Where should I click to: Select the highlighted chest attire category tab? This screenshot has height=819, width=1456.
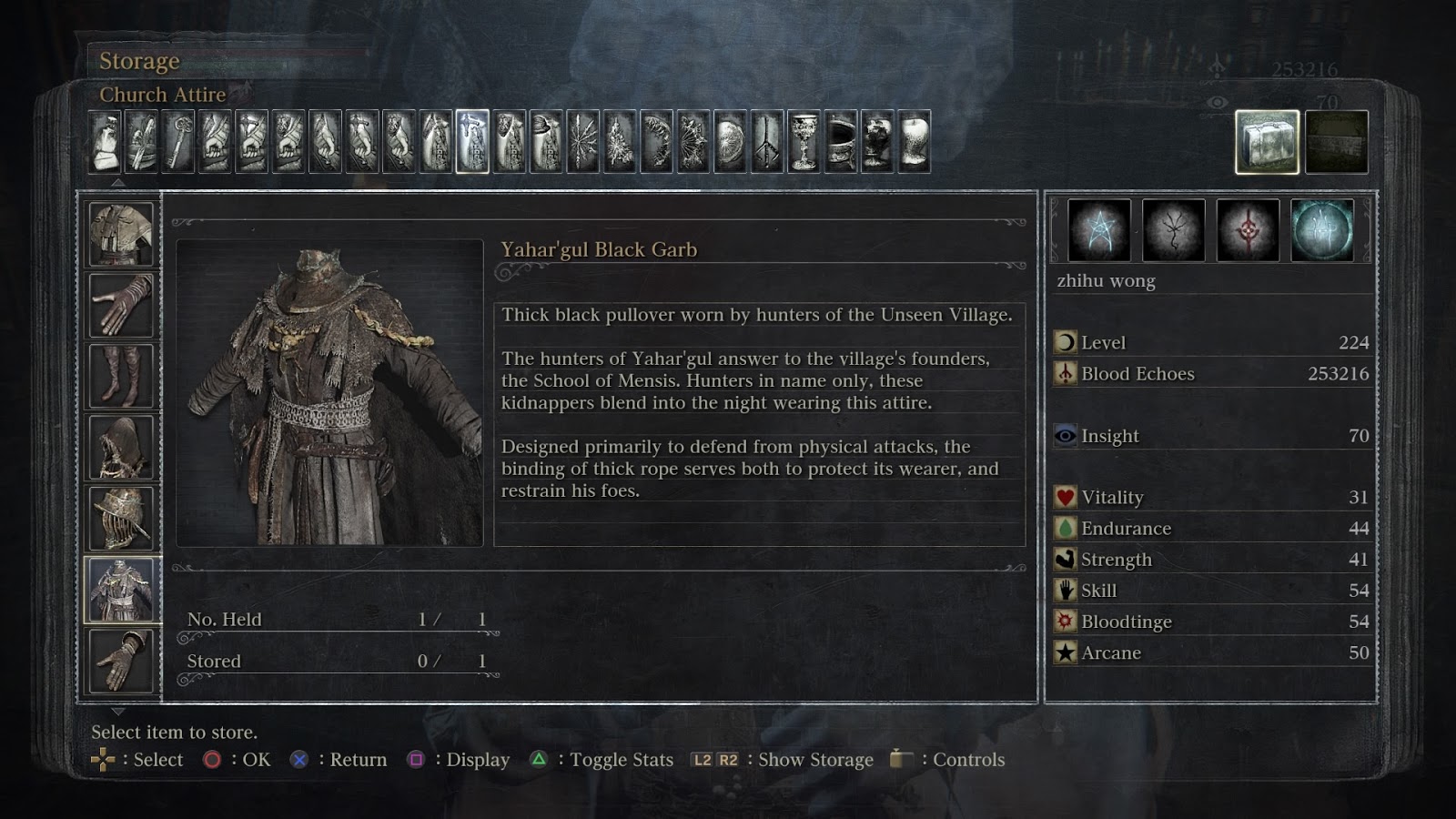coord(472,142)
